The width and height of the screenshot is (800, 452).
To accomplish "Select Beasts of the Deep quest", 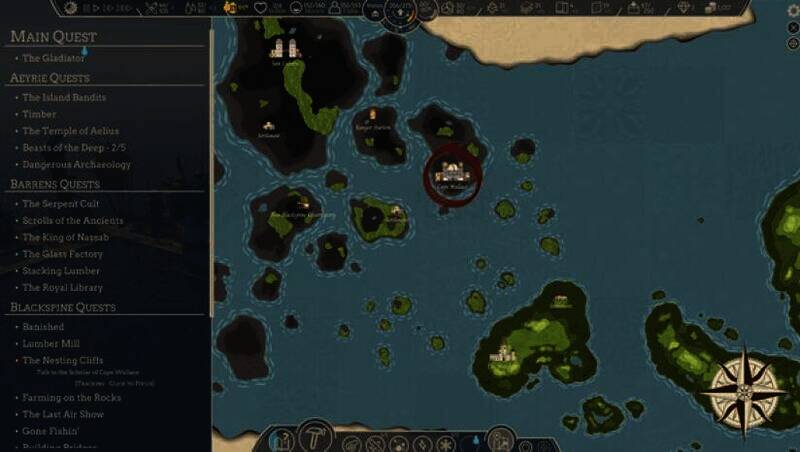I will tap(76, 148).
